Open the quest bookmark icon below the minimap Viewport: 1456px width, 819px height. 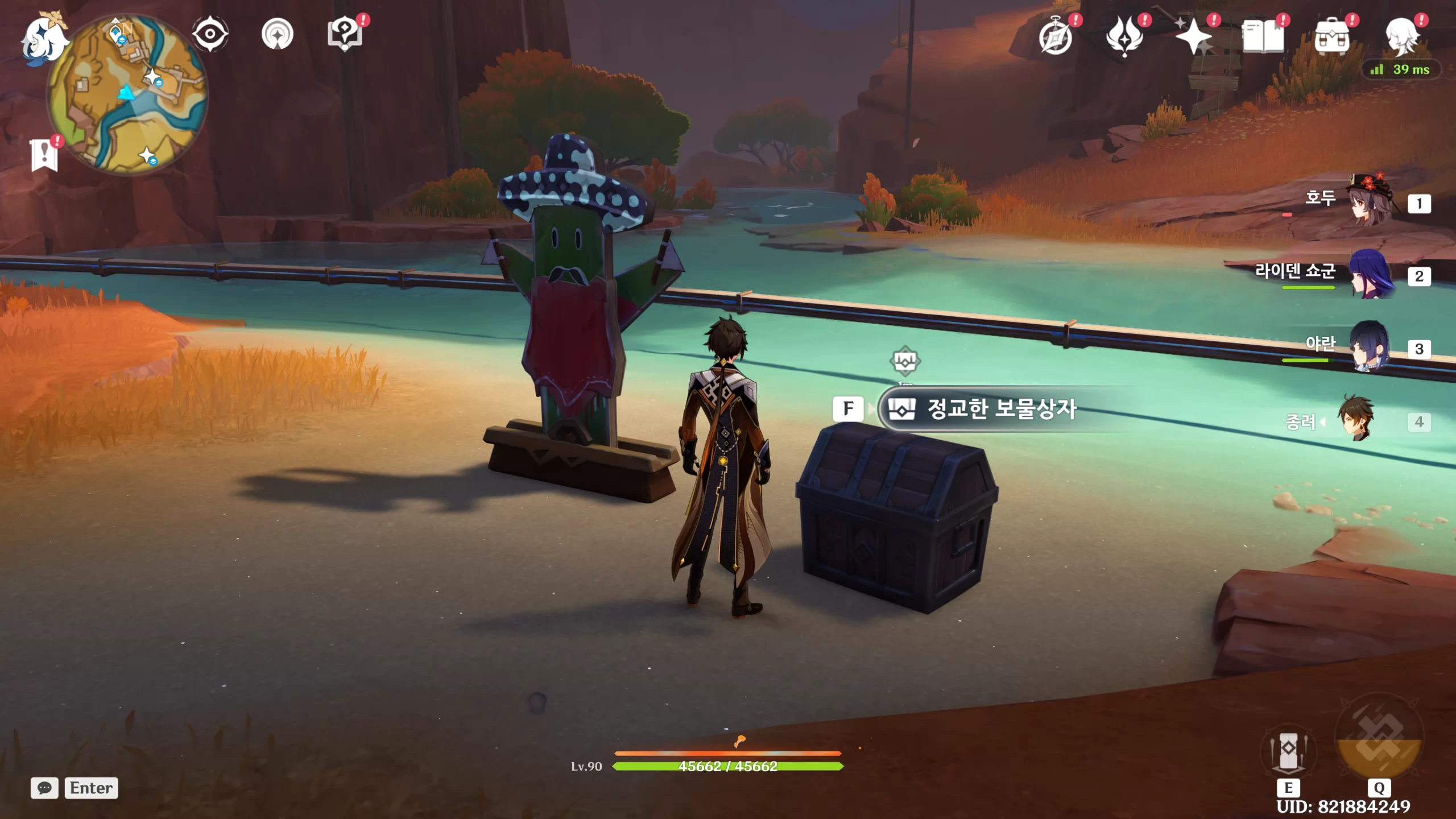44,155
